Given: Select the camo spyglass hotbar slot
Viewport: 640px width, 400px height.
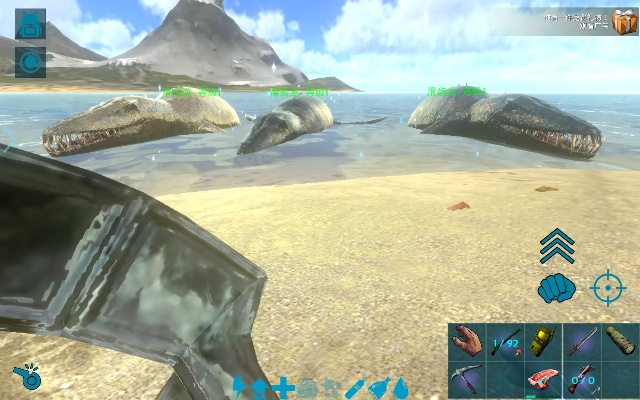Looking at the screenshot, I should tap(620, 341).
